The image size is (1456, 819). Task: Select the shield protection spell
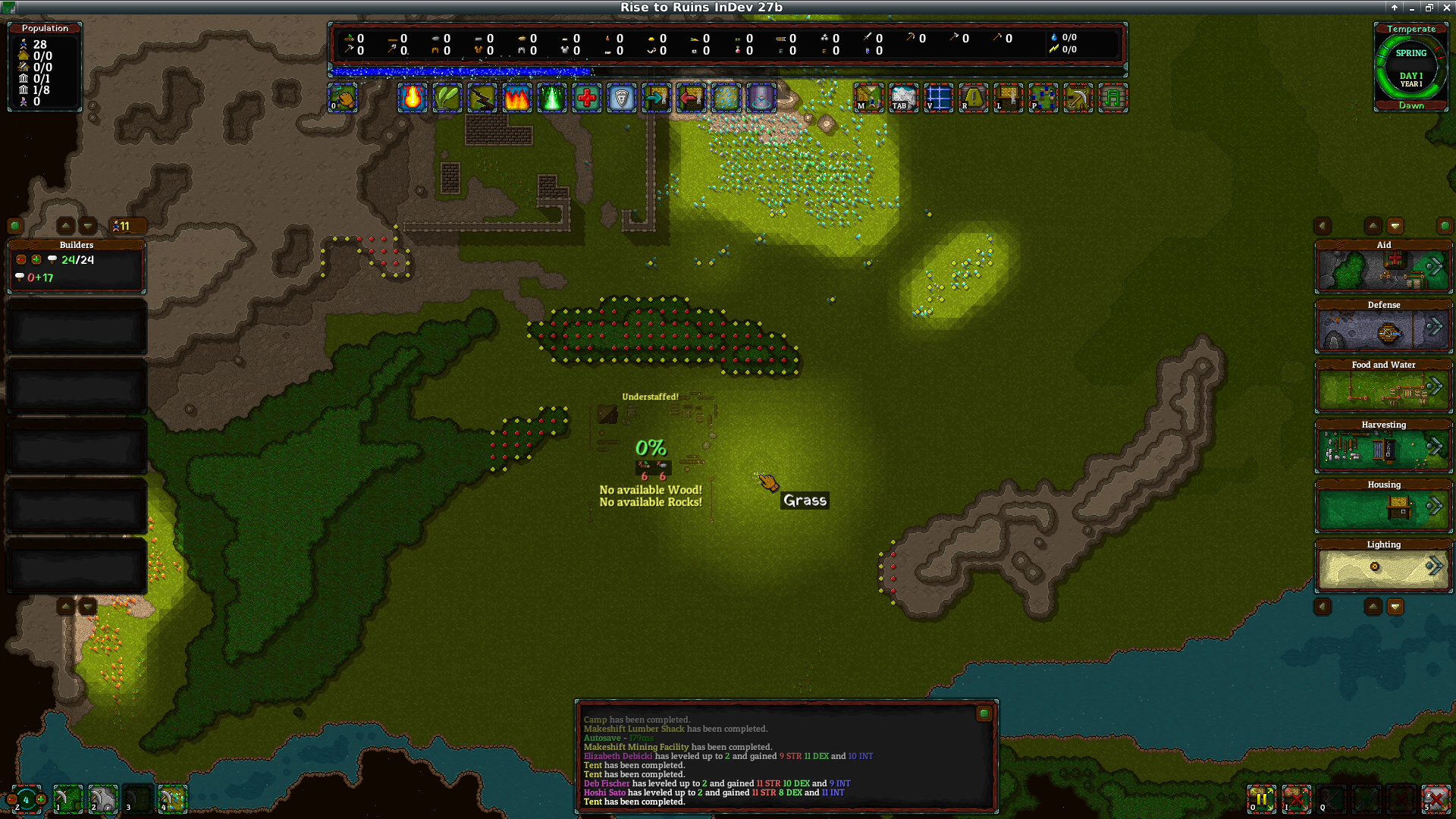point(622,99)
